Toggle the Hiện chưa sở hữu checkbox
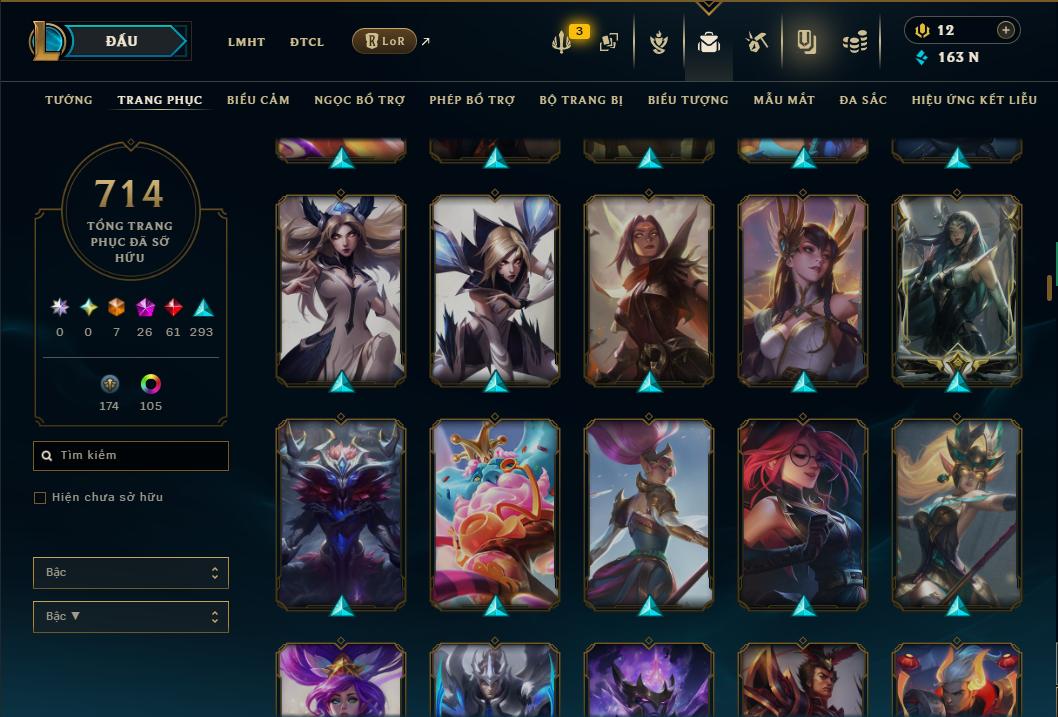The image size is (1058, 717). (x=40, y=498)
